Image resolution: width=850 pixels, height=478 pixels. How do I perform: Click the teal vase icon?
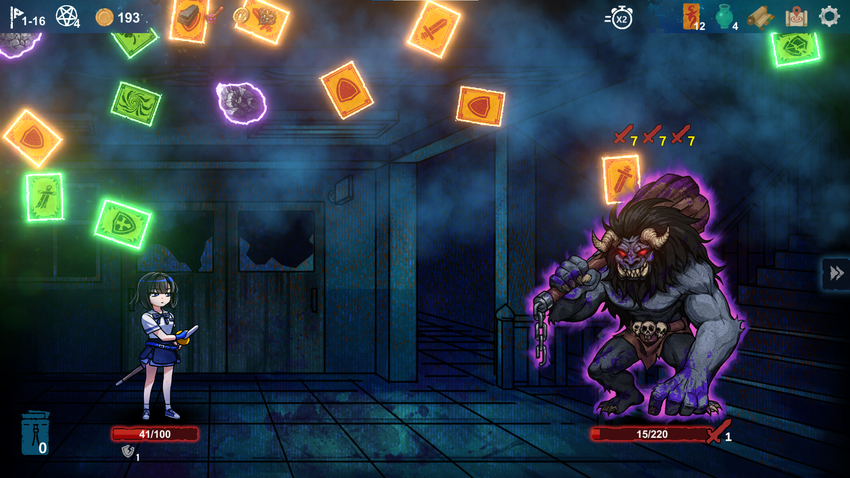pyautogui.click(x=725, y=17)
